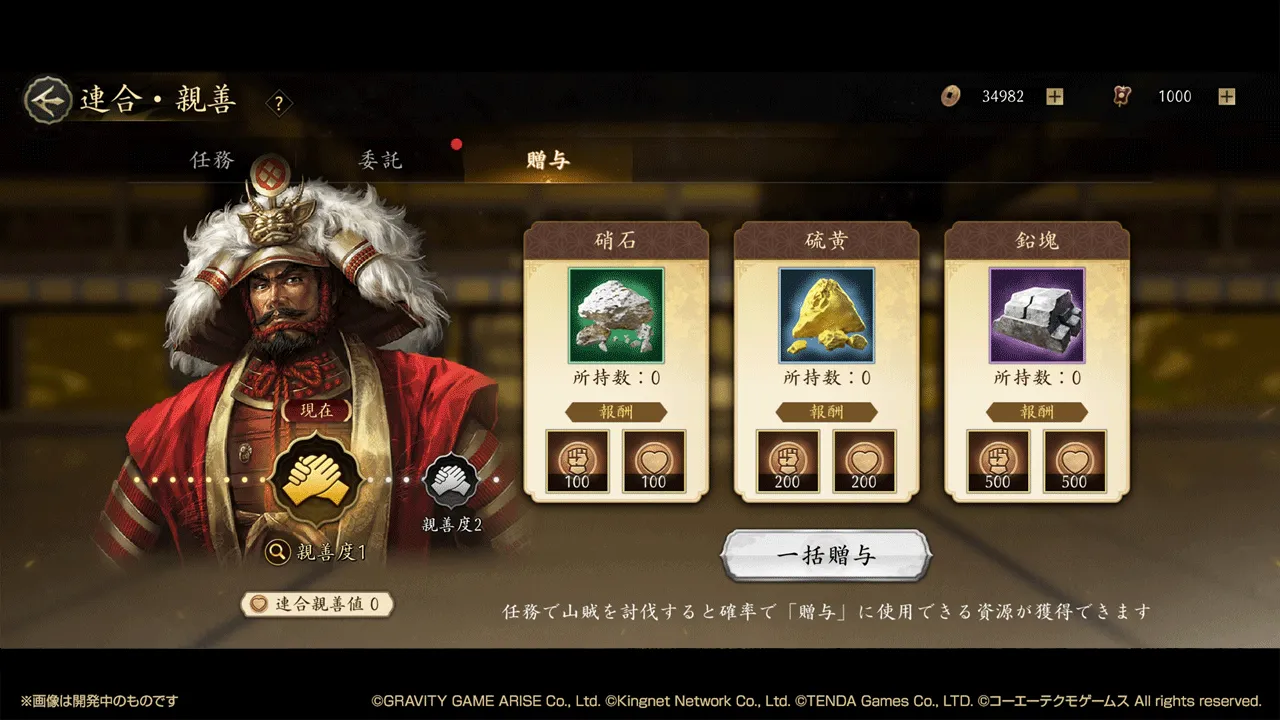Tap the ticket currency icon showing 1000

[1121, 96]
